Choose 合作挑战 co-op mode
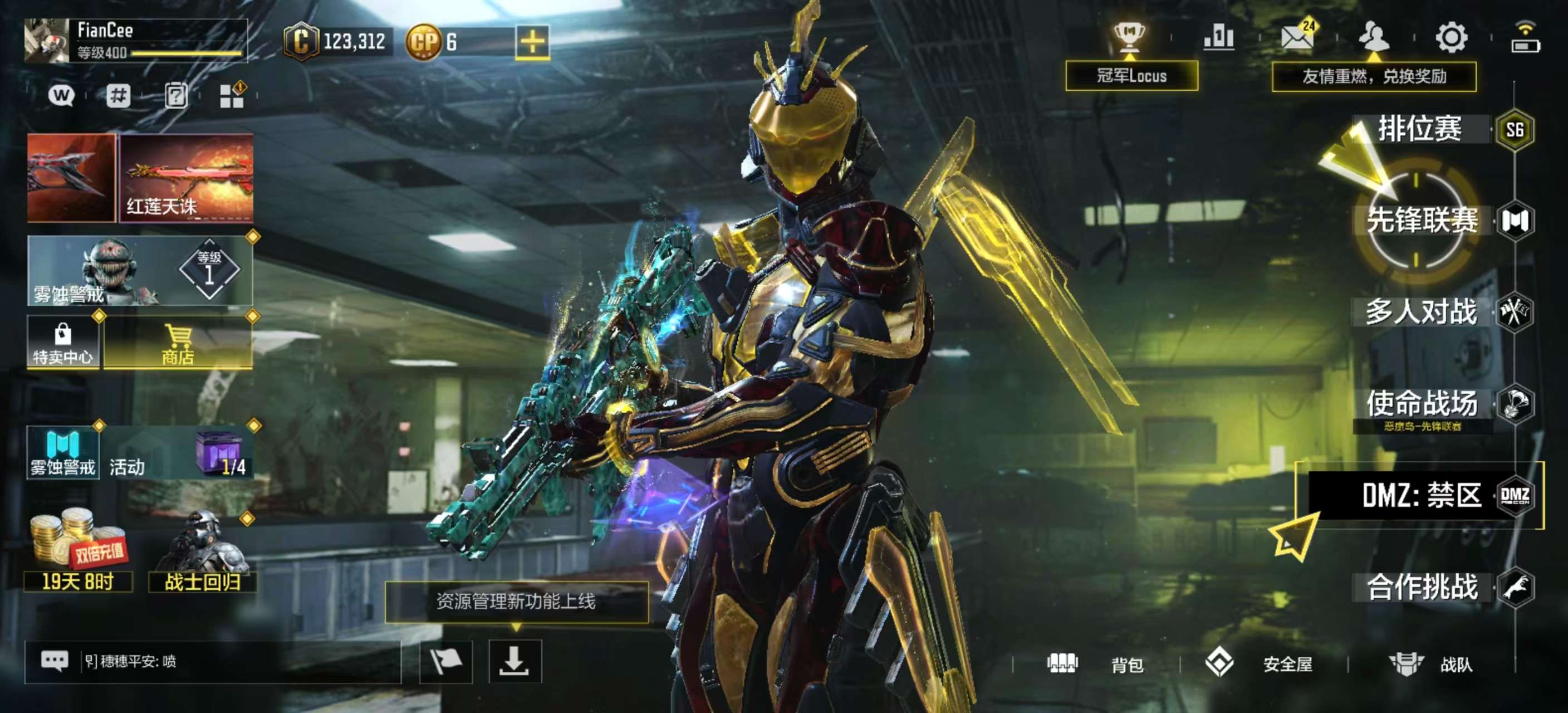The width and height of the screenshot is (1568, 713). [x=1422, y=587]
